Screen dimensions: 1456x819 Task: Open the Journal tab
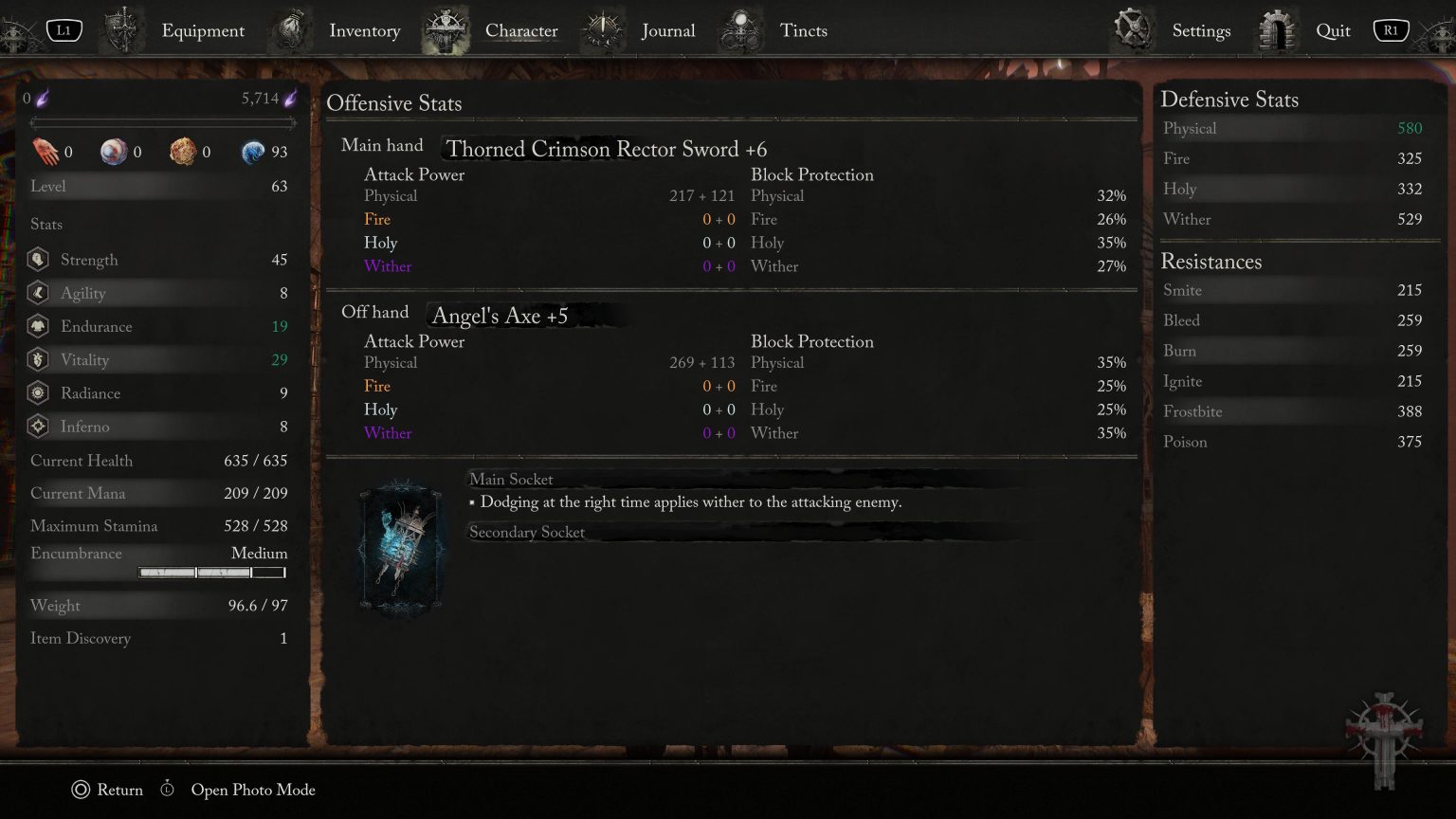pos(668,30)
